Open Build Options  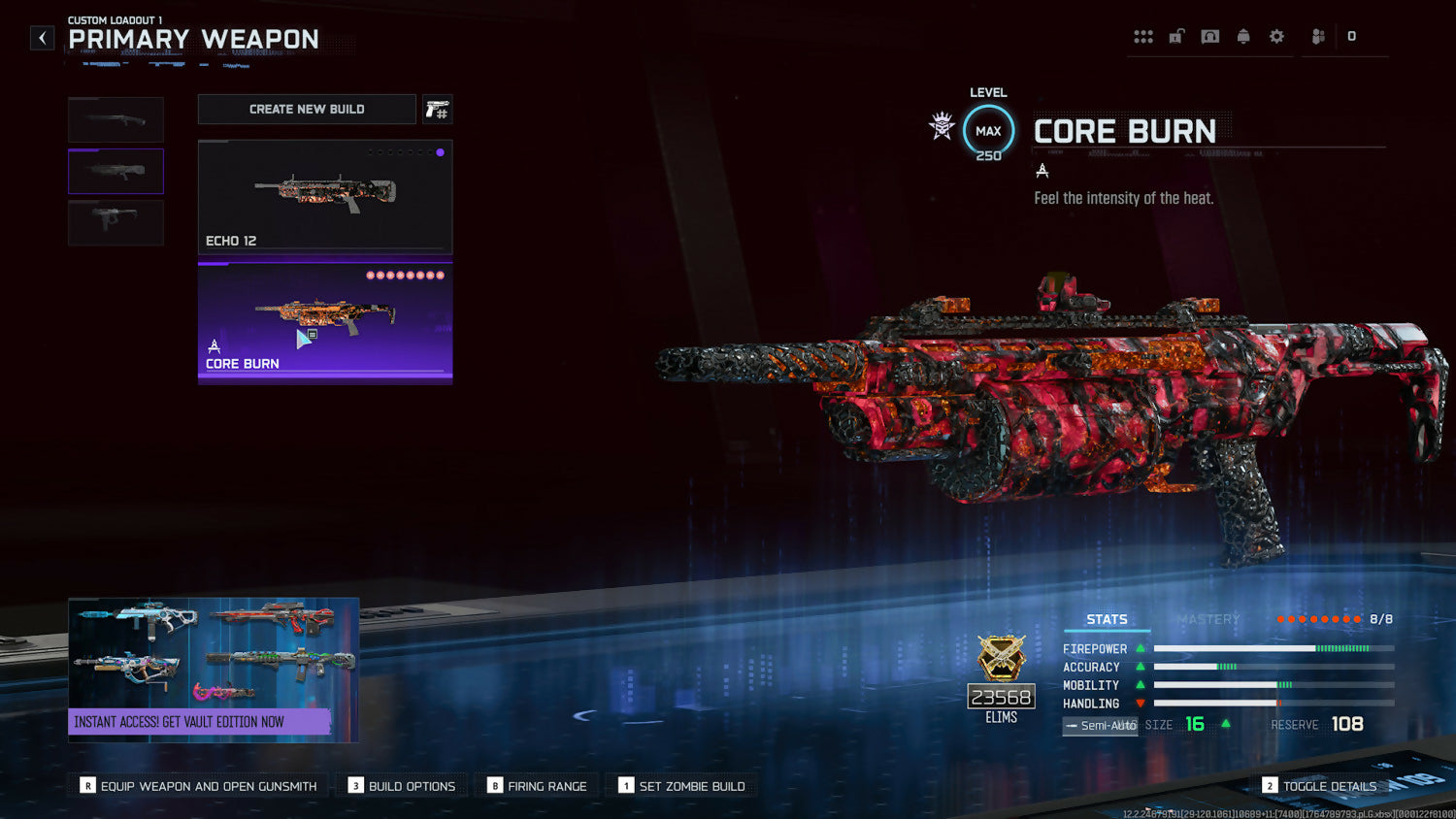(x=402, y=786)
